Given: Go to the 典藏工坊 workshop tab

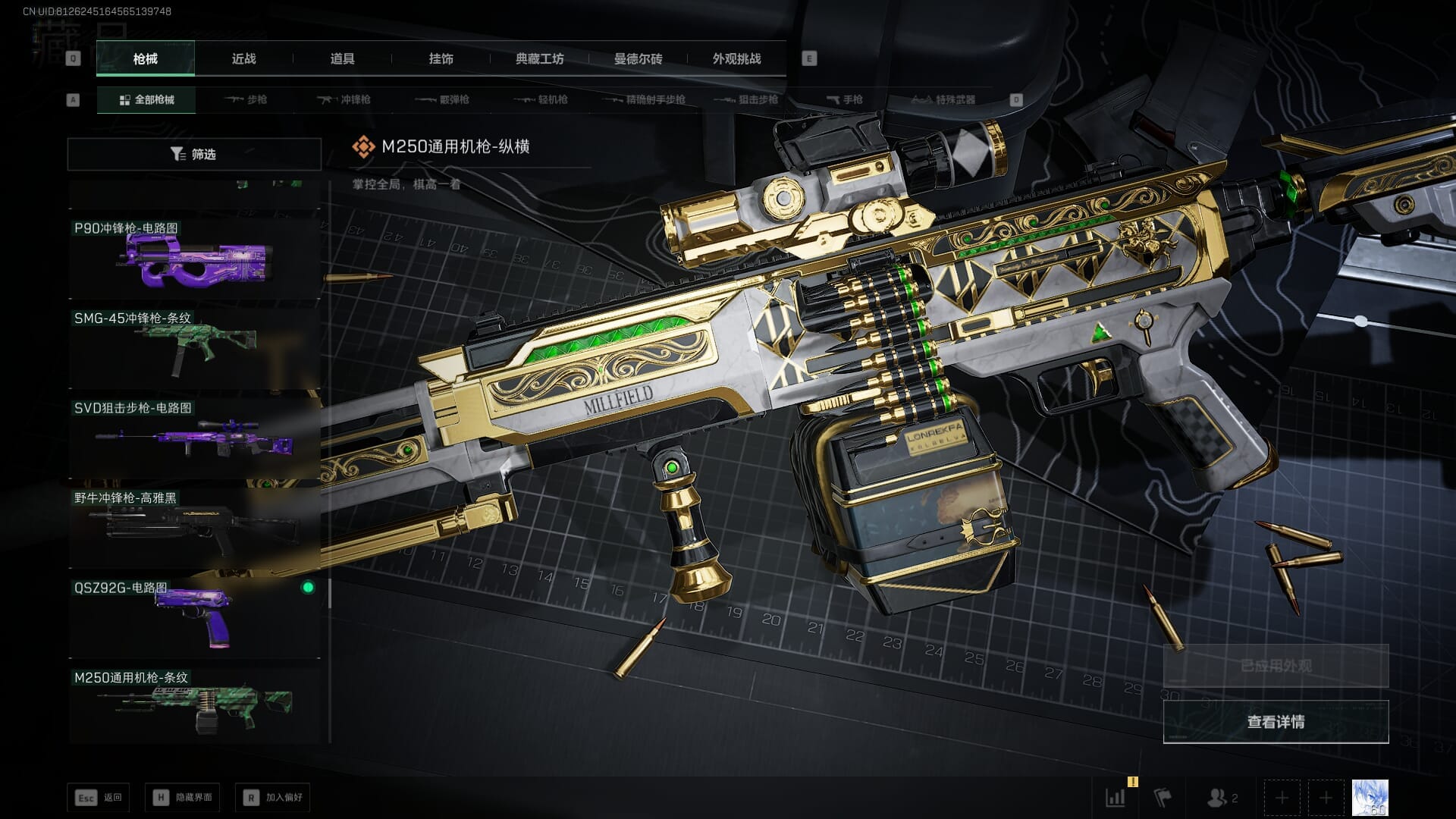Looking at the screenshot, I should [539, 58].
